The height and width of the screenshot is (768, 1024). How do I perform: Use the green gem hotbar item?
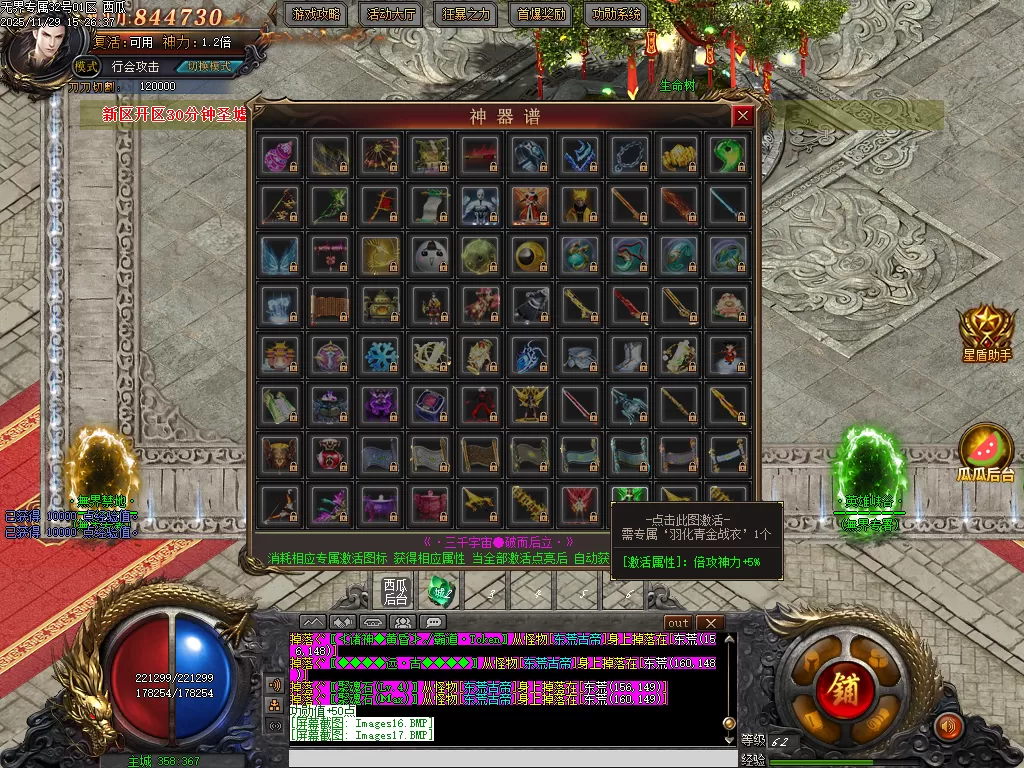pos(441,591)
